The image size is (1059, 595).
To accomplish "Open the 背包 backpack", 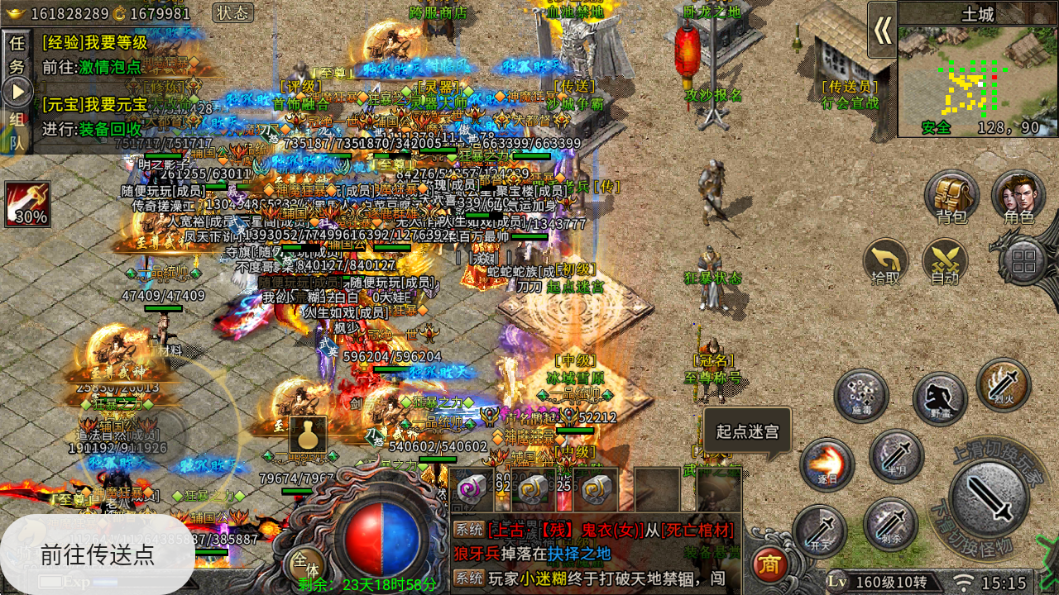I will click(x=951, y=196).
